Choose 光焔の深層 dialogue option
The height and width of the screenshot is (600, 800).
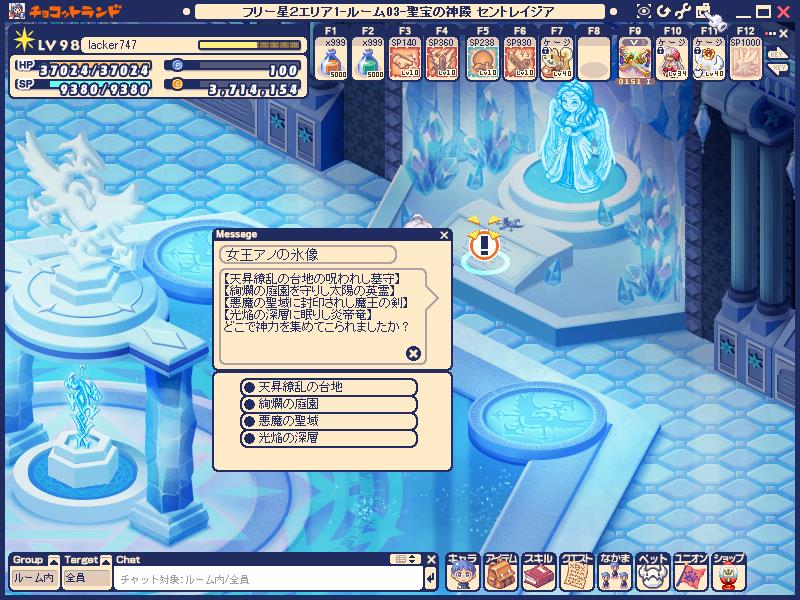coord(329,438)
